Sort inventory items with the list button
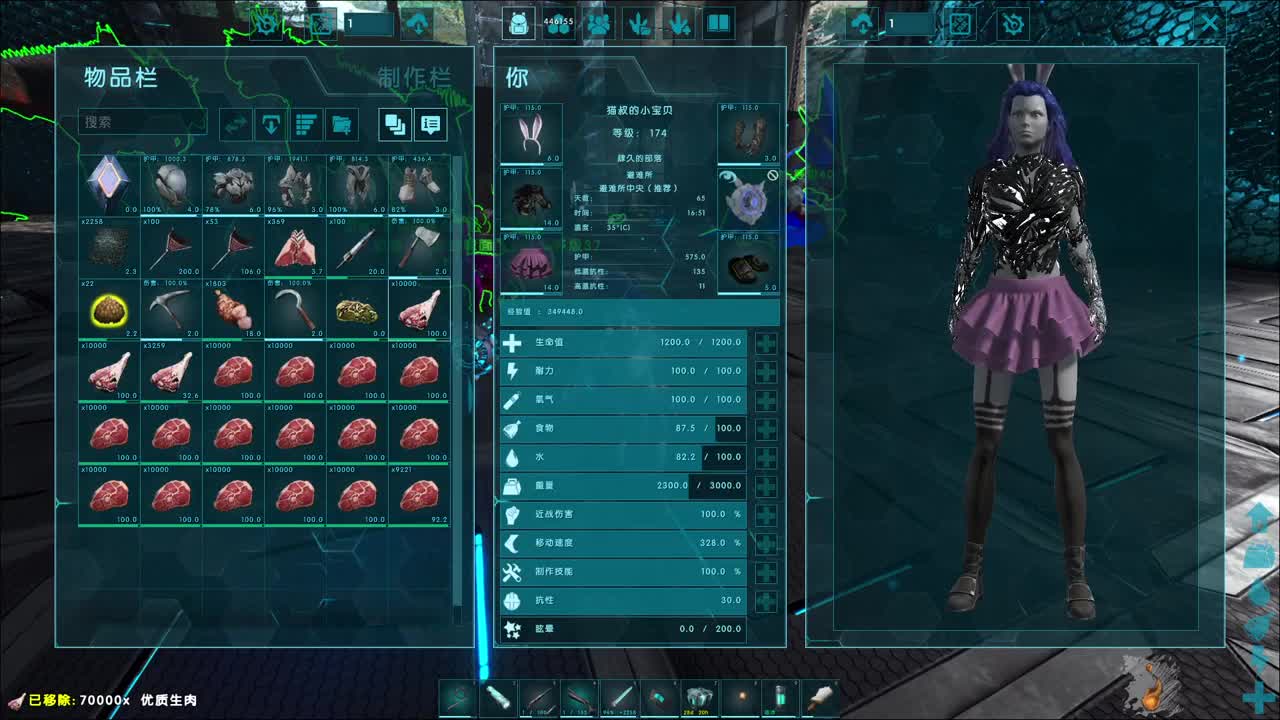The height and width of the screenshot is (720, 1280). 307,124
